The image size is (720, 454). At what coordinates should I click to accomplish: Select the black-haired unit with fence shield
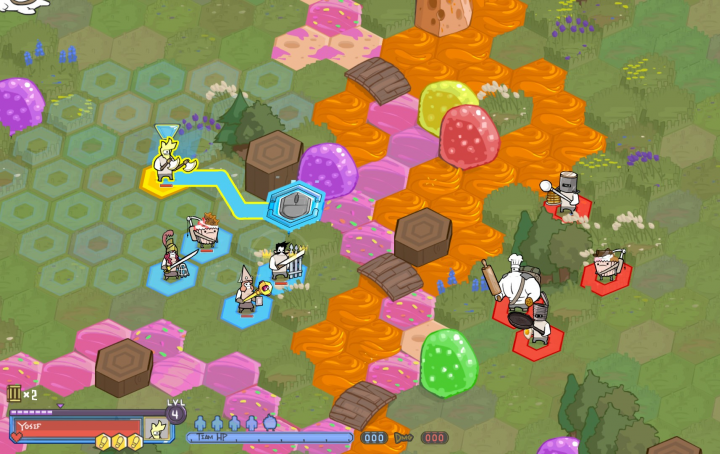283,263
